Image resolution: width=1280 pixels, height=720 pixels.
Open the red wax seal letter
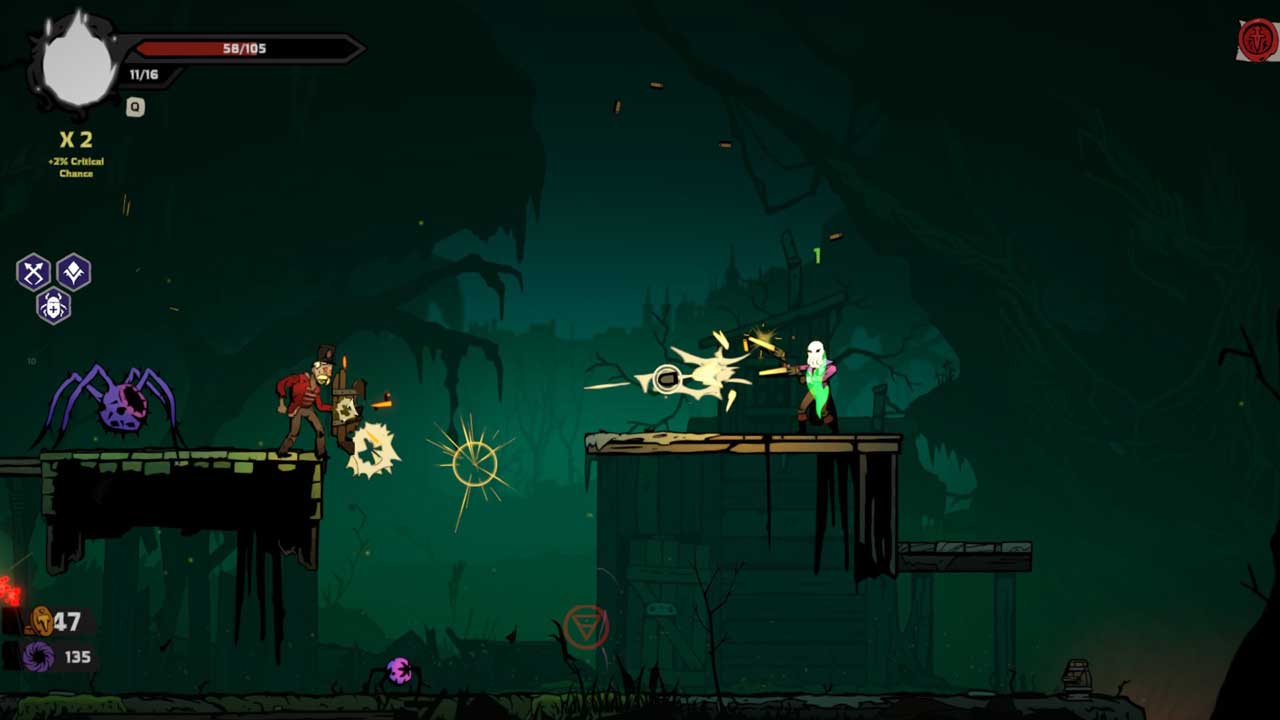(x=1257, y=41)
